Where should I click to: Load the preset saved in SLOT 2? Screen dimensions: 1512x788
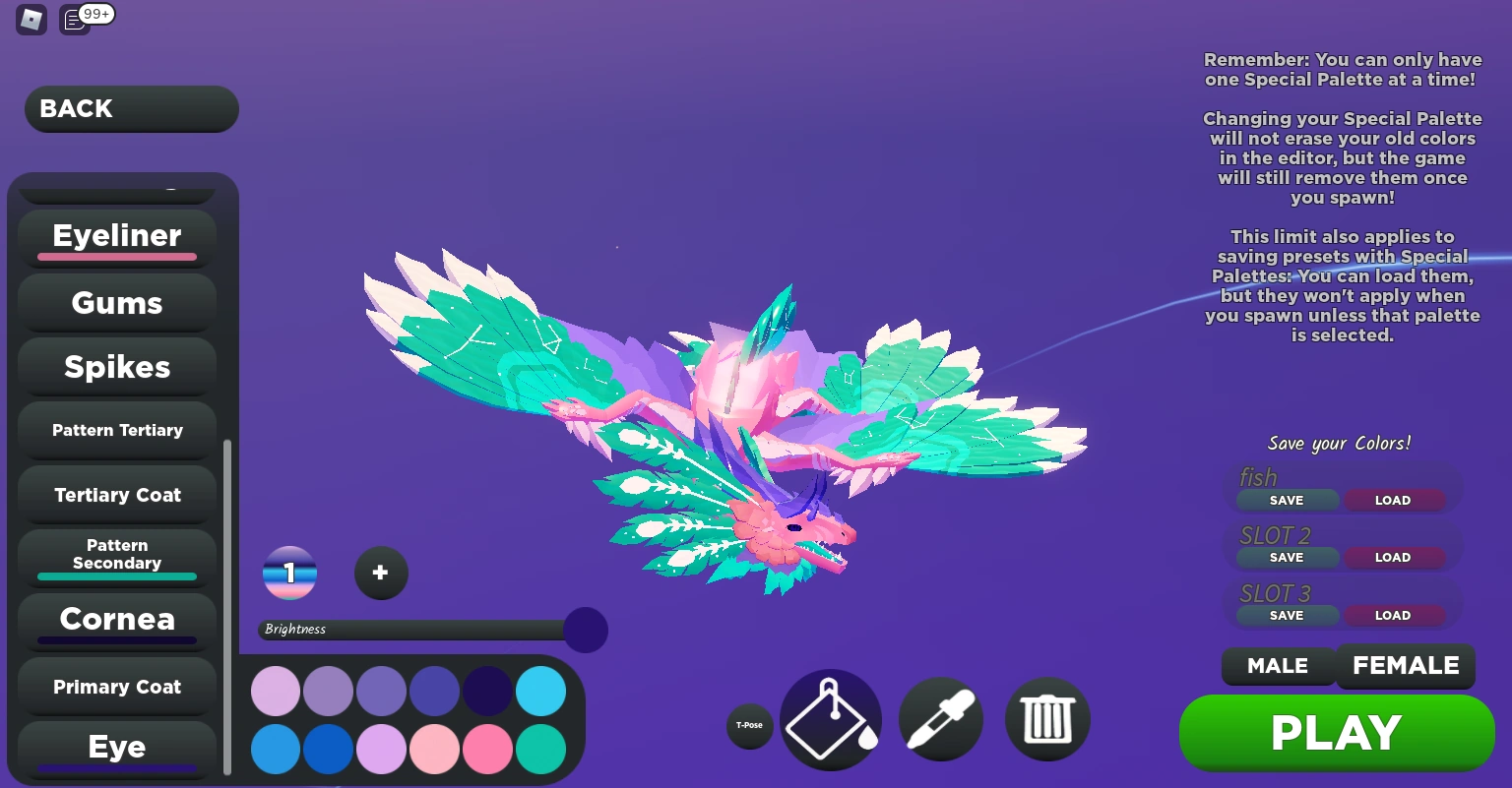1393,557
